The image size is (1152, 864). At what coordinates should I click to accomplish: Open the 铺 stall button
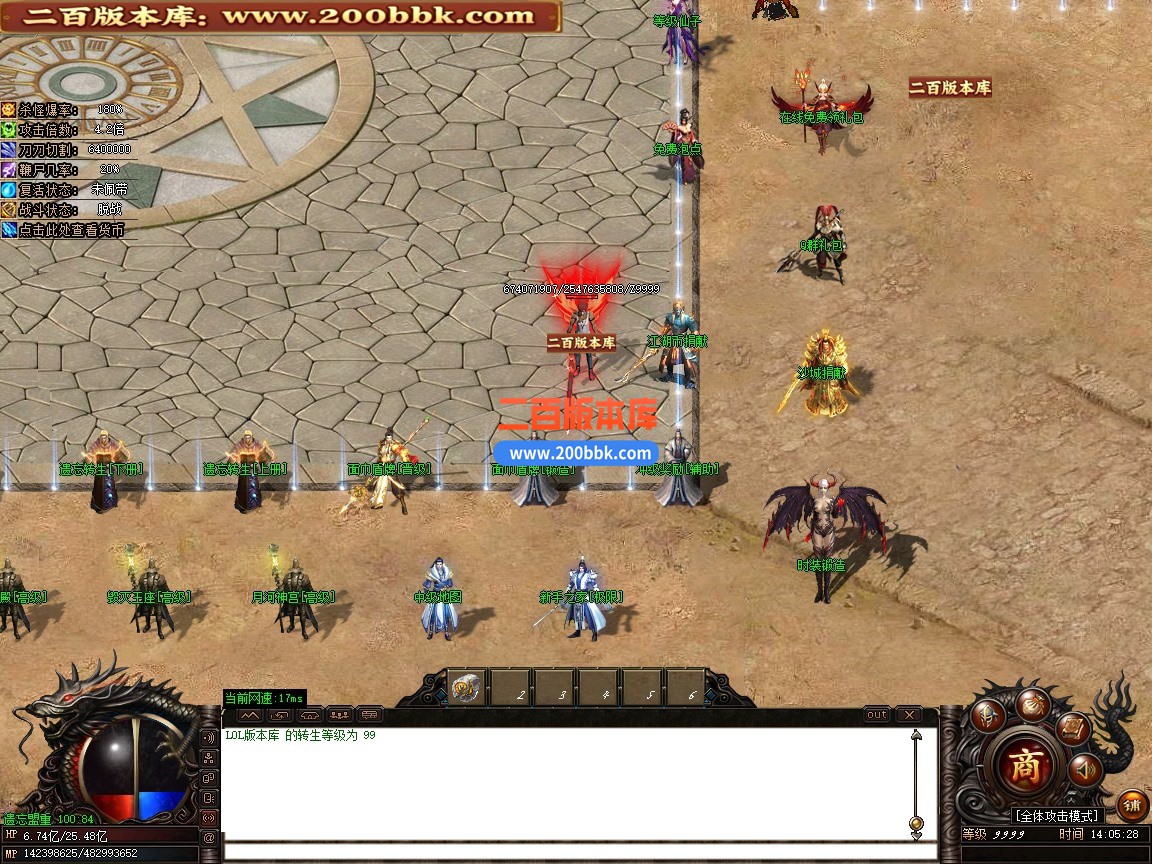(1132, 804)
